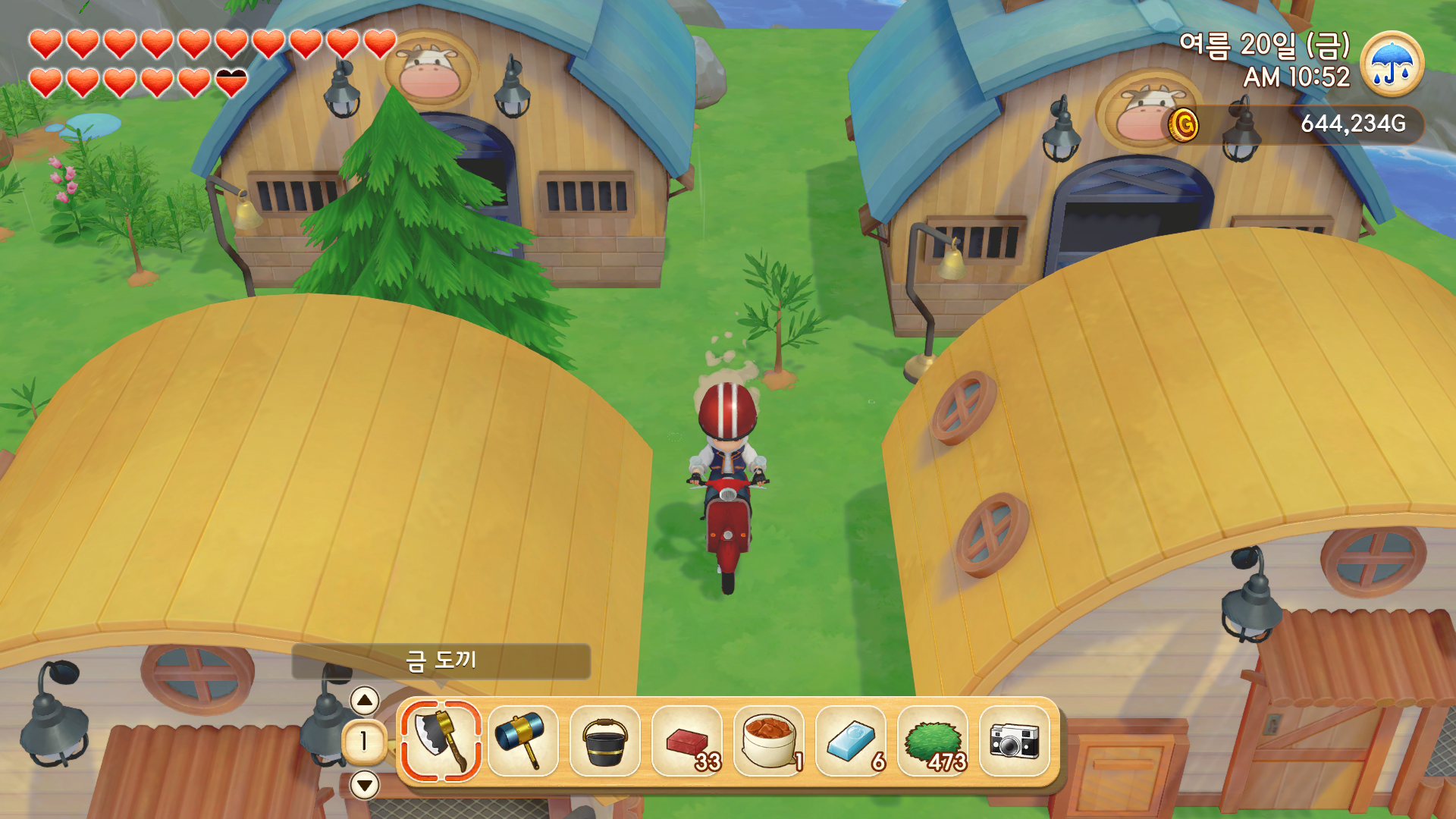Screen dimensions: 1456x819
Task: Select the silver ingot slot
Action: (x=851, y=741)
